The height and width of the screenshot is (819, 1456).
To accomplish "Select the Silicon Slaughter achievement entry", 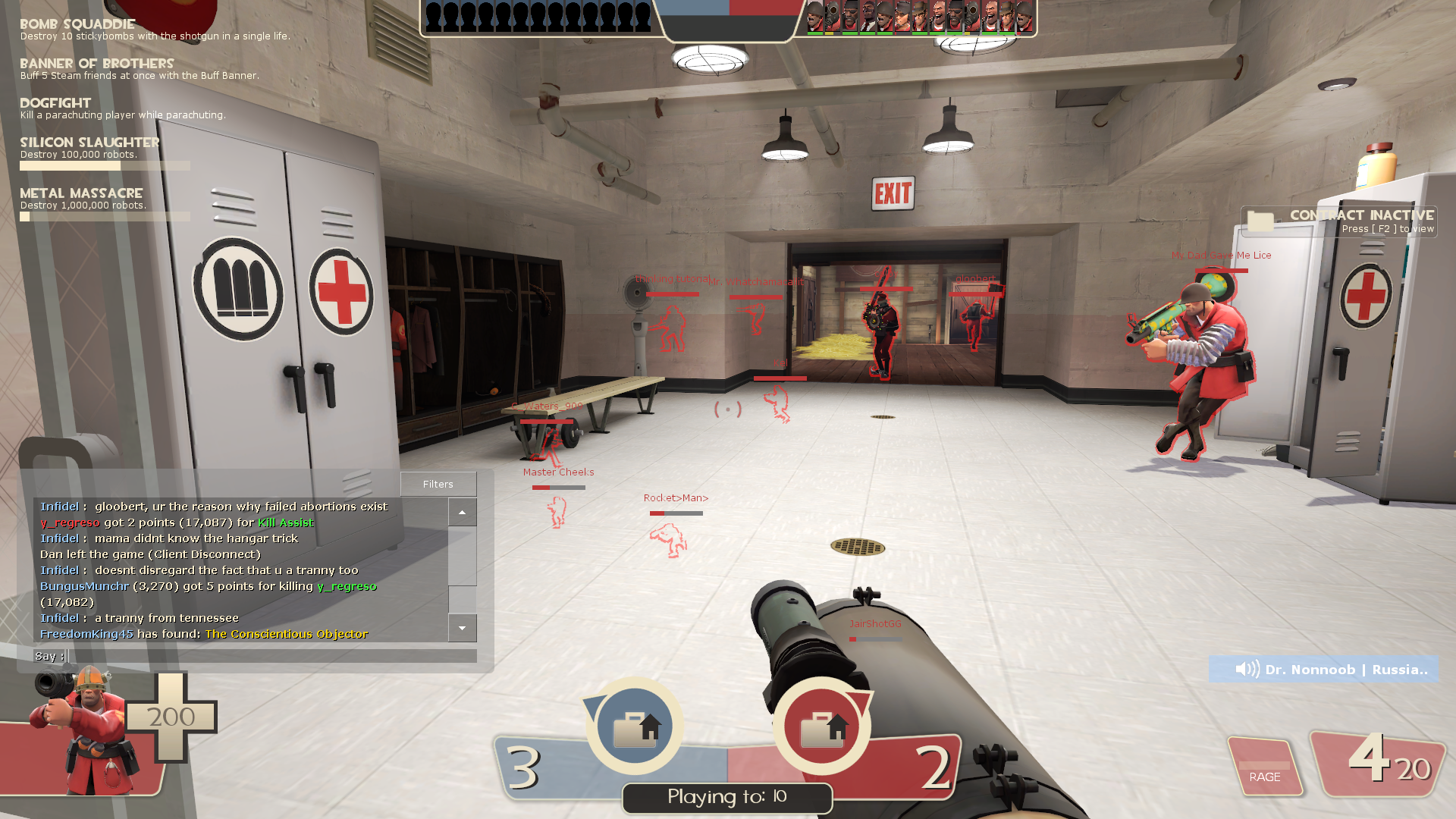I will [105, 152].
